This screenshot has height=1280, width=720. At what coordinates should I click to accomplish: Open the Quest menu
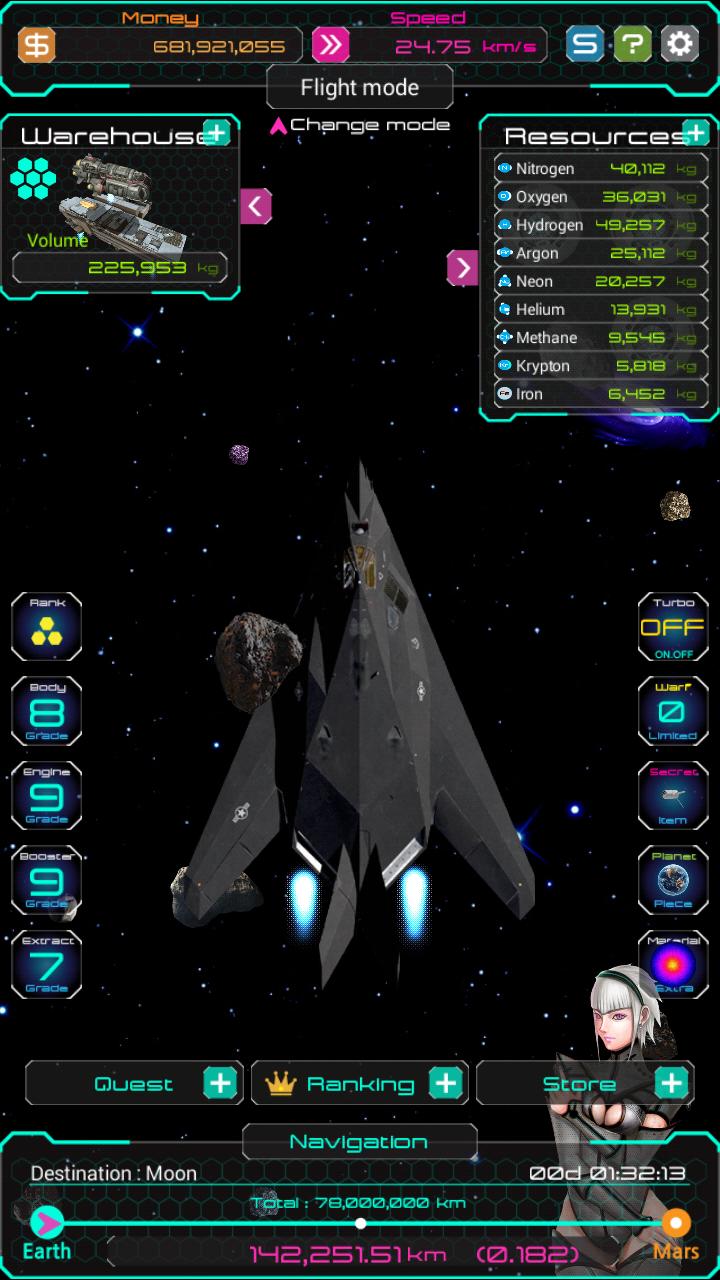point(134,1083)
